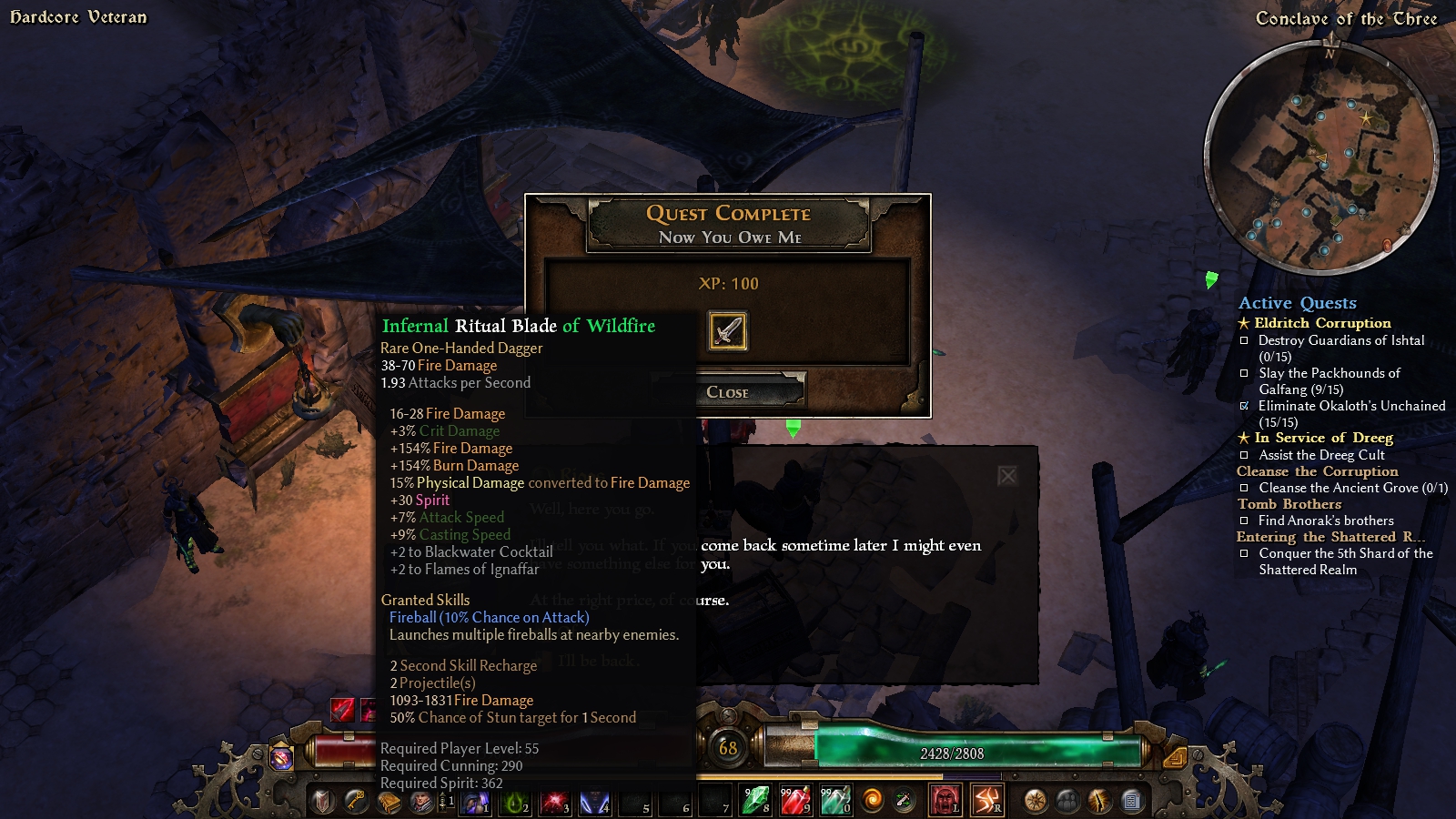This screenshot has height=819, width=1456.
Task: Activate the red burst skill in slot 3
Action: point(554,802)
